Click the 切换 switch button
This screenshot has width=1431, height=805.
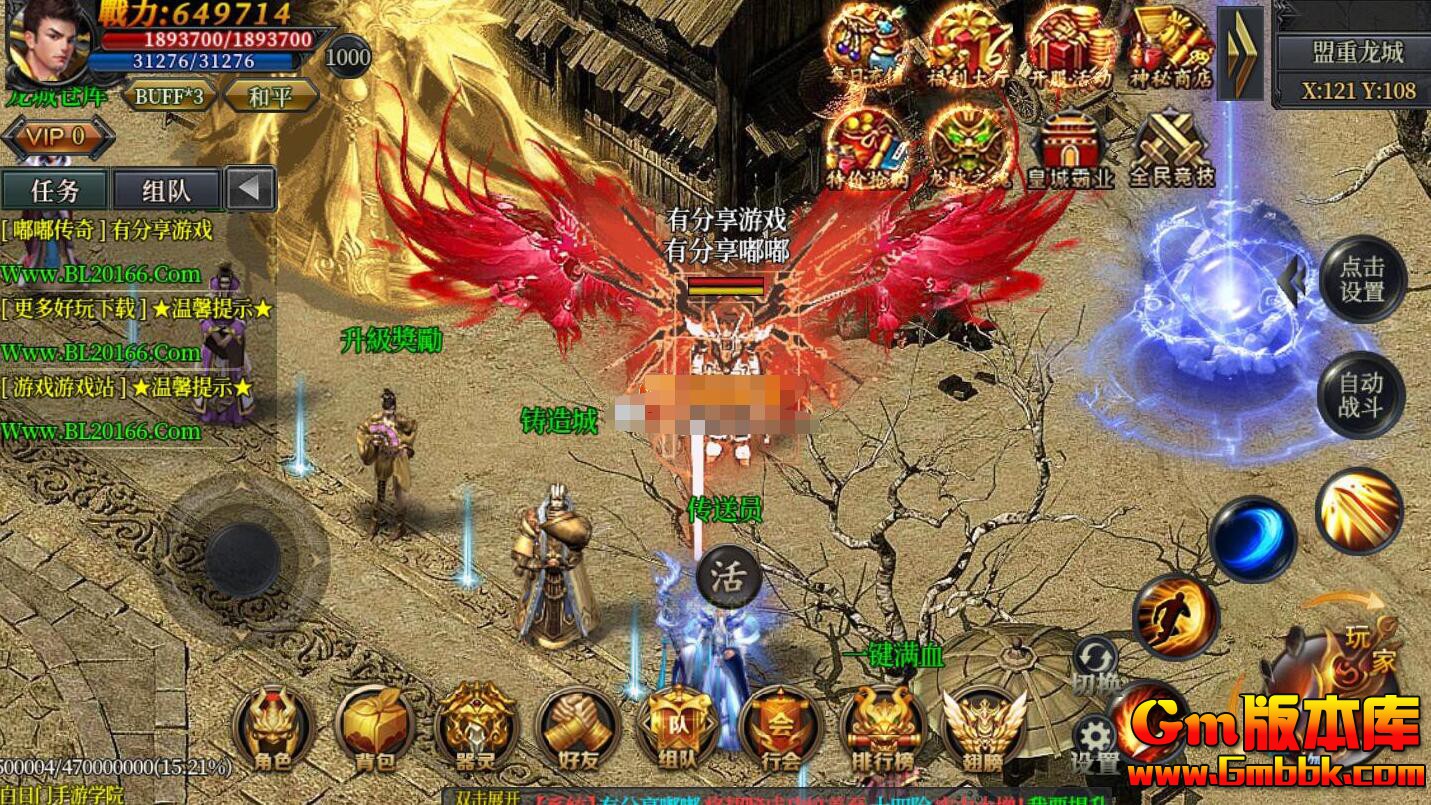(x=1095, y=664)
